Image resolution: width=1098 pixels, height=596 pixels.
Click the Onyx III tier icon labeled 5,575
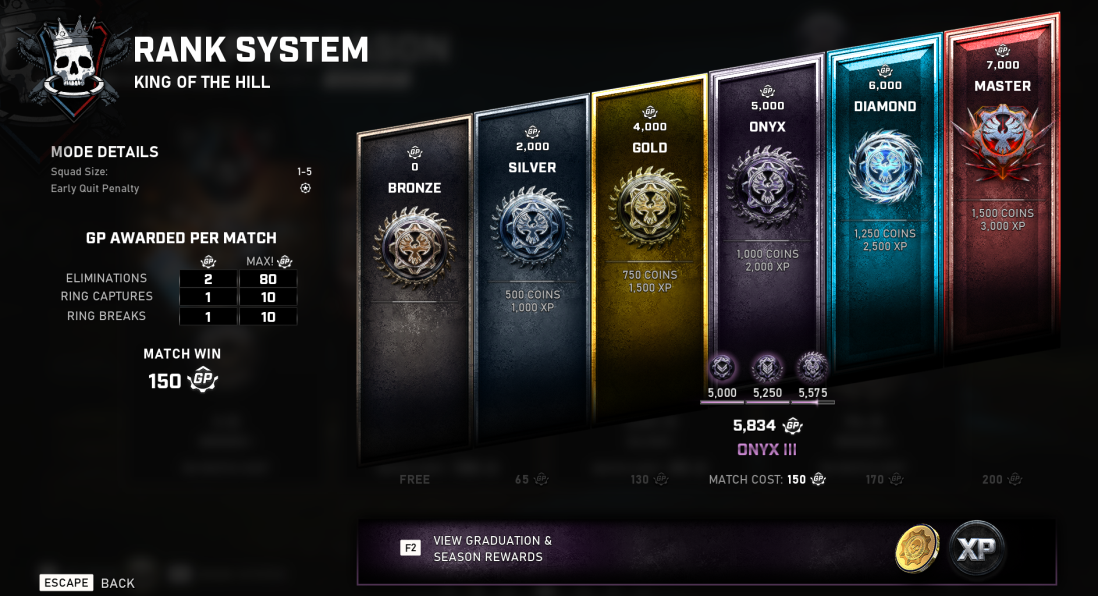click(812, 369)
